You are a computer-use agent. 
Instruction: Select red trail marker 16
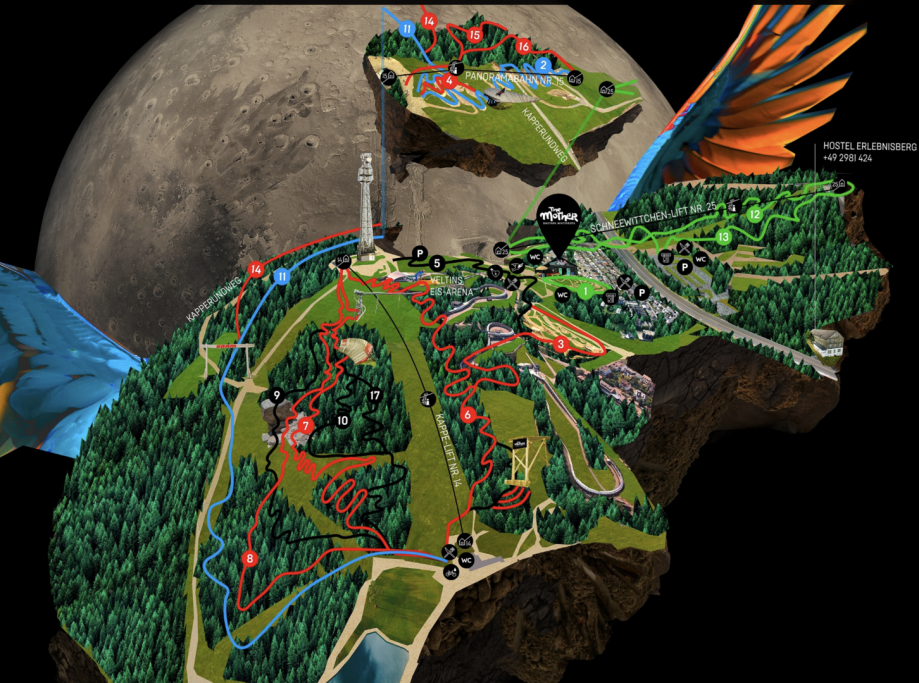523,46
